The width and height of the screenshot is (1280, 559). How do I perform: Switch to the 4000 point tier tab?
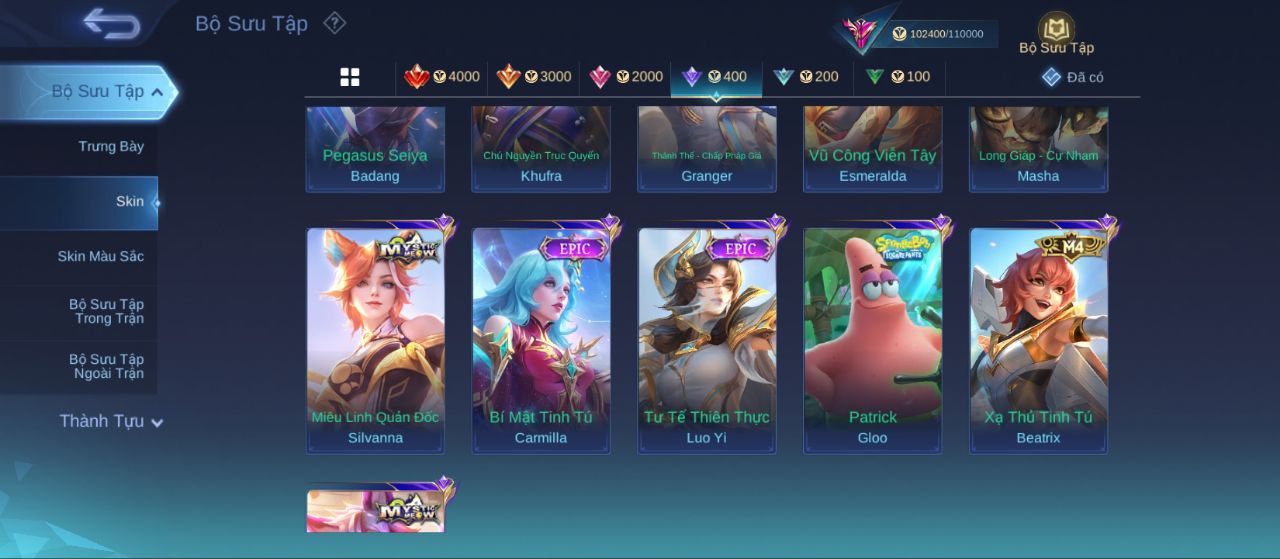point(441,77)
